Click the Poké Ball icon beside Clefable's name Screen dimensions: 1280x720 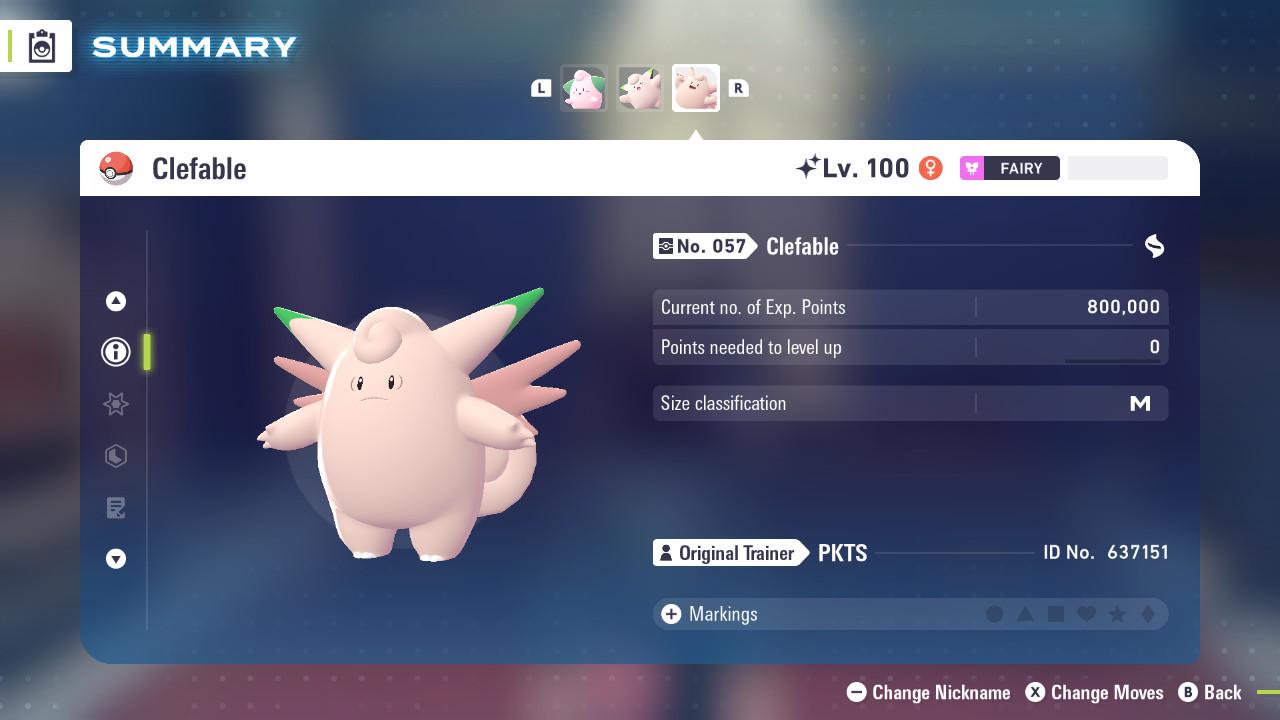(116, 168)
